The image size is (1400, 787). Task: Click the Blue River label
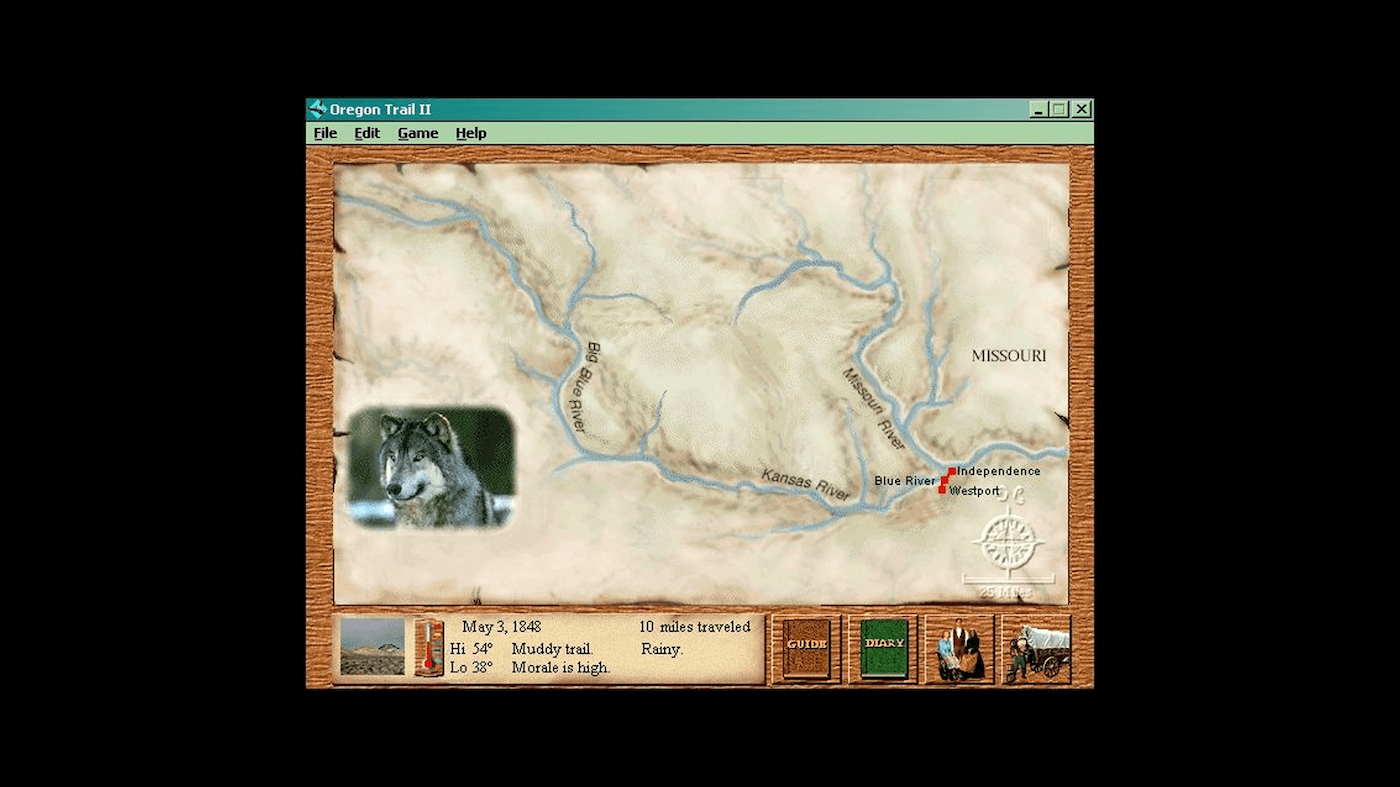click(x=903, y=481)
